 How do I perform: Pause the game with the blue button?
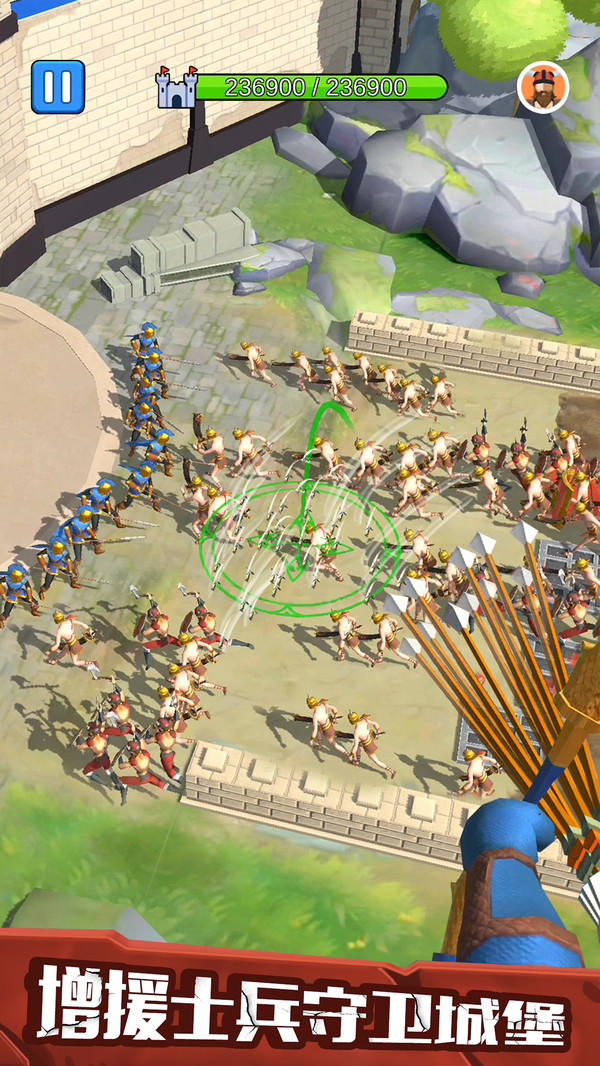click(x=57, y=87)
